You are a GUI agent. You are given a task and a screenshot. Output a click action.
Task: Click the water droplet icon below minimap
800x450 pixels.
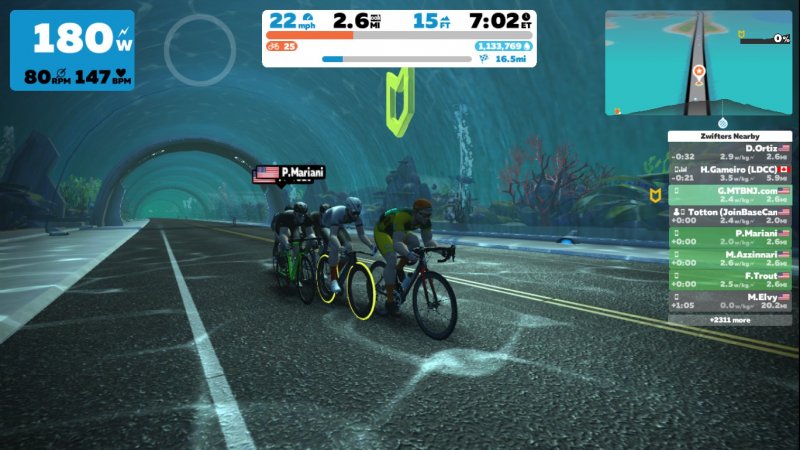point(722,123)
